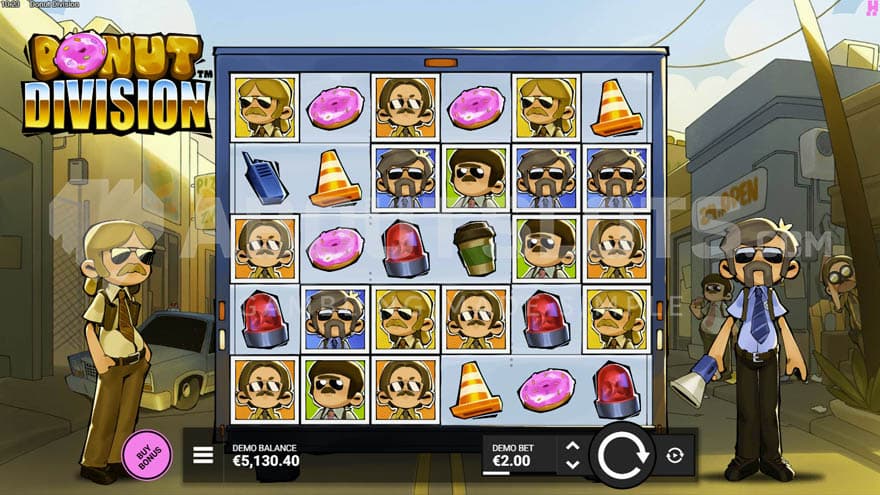880x495 pixels.
Task: Open the autoplay settings
Action: point(675,455)
